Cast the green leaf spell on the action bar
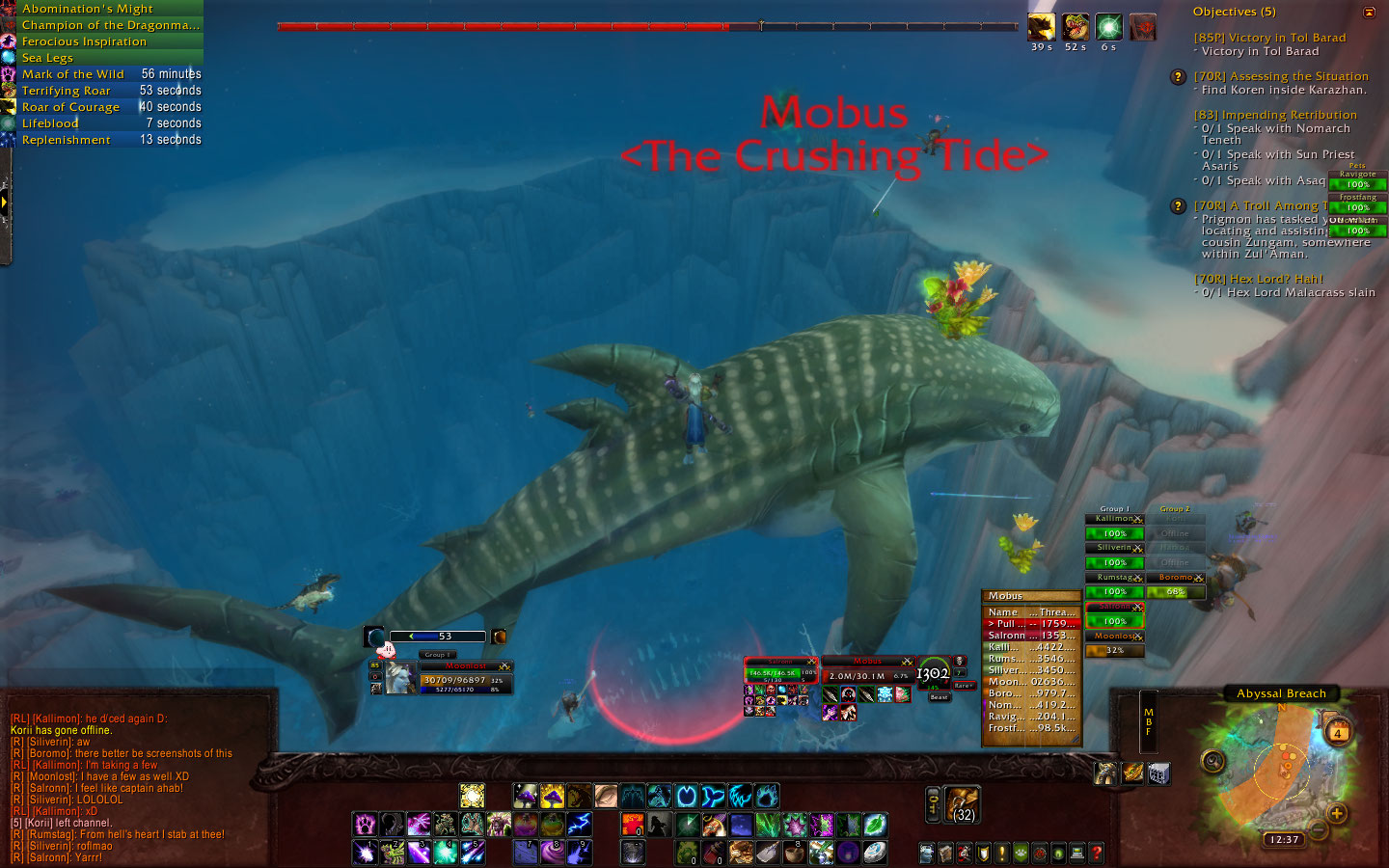Image resolution: width=1389 pixels, height=868 pixels. coord(875,825)
